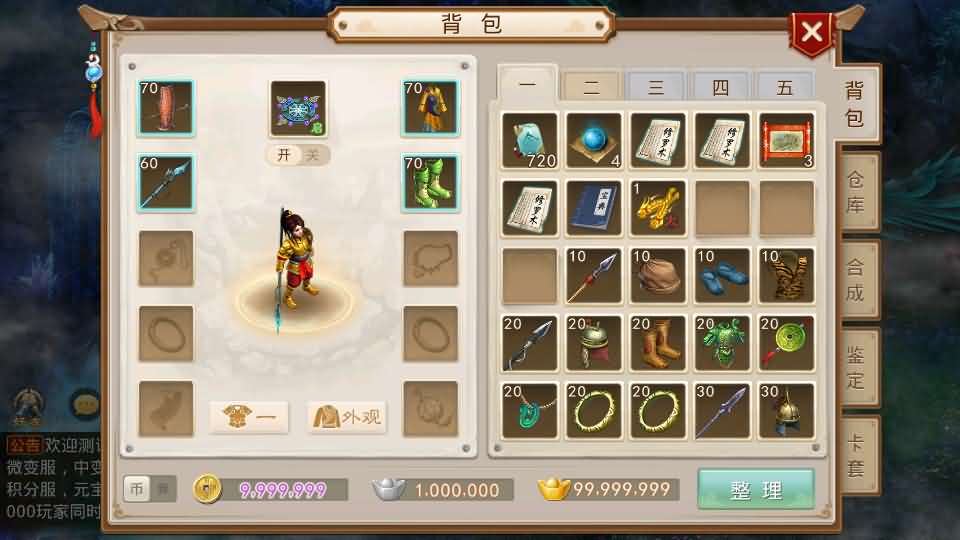Open the 卡套 card set tab
Image resolution: width=960 pixels, height=540 pixels.
(x=856, y=455)
